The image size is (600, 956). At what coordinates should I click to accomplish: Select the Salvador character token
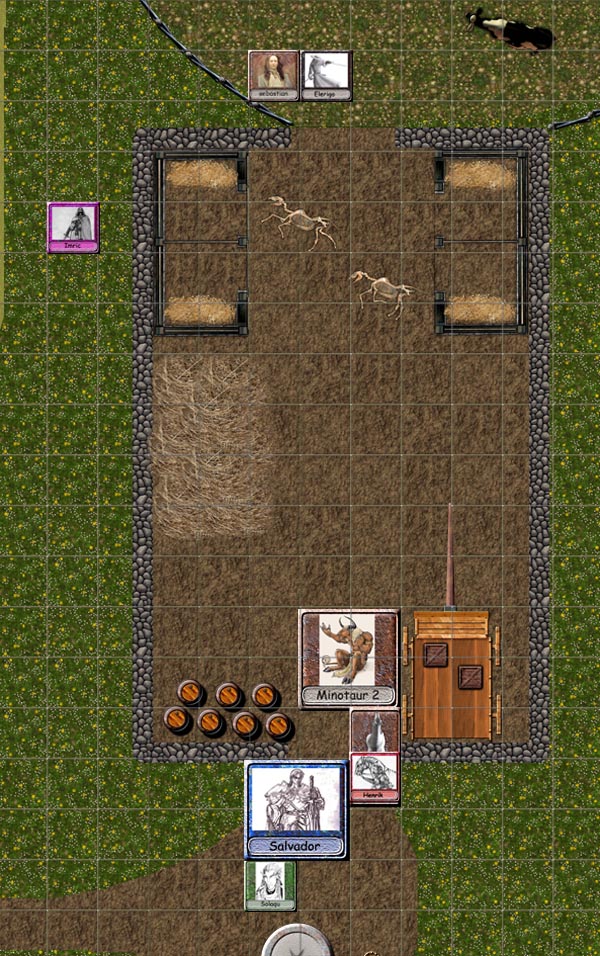click(x=296, y=808)
